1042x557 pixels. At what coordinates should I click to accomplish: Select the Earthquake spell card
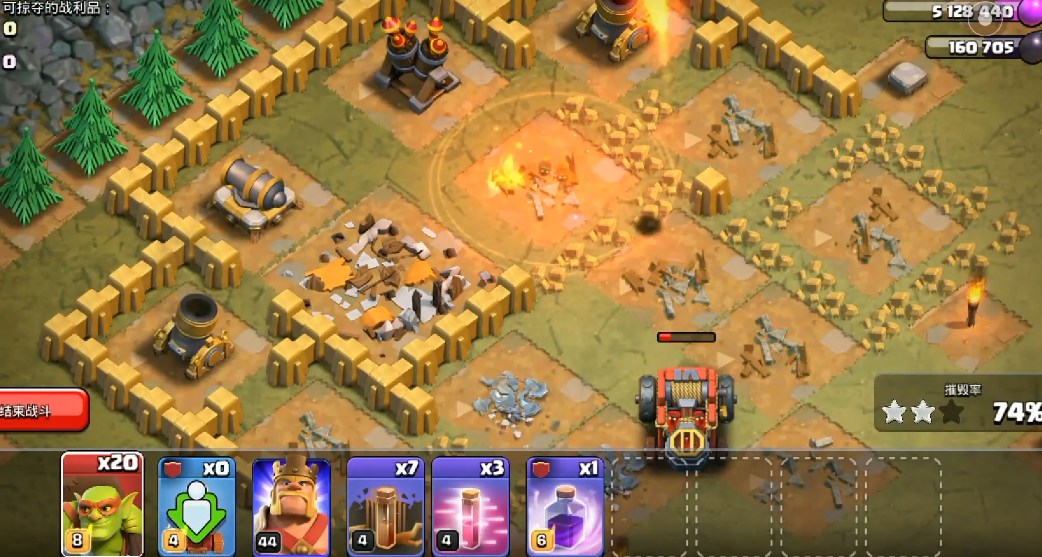[385, 505]
